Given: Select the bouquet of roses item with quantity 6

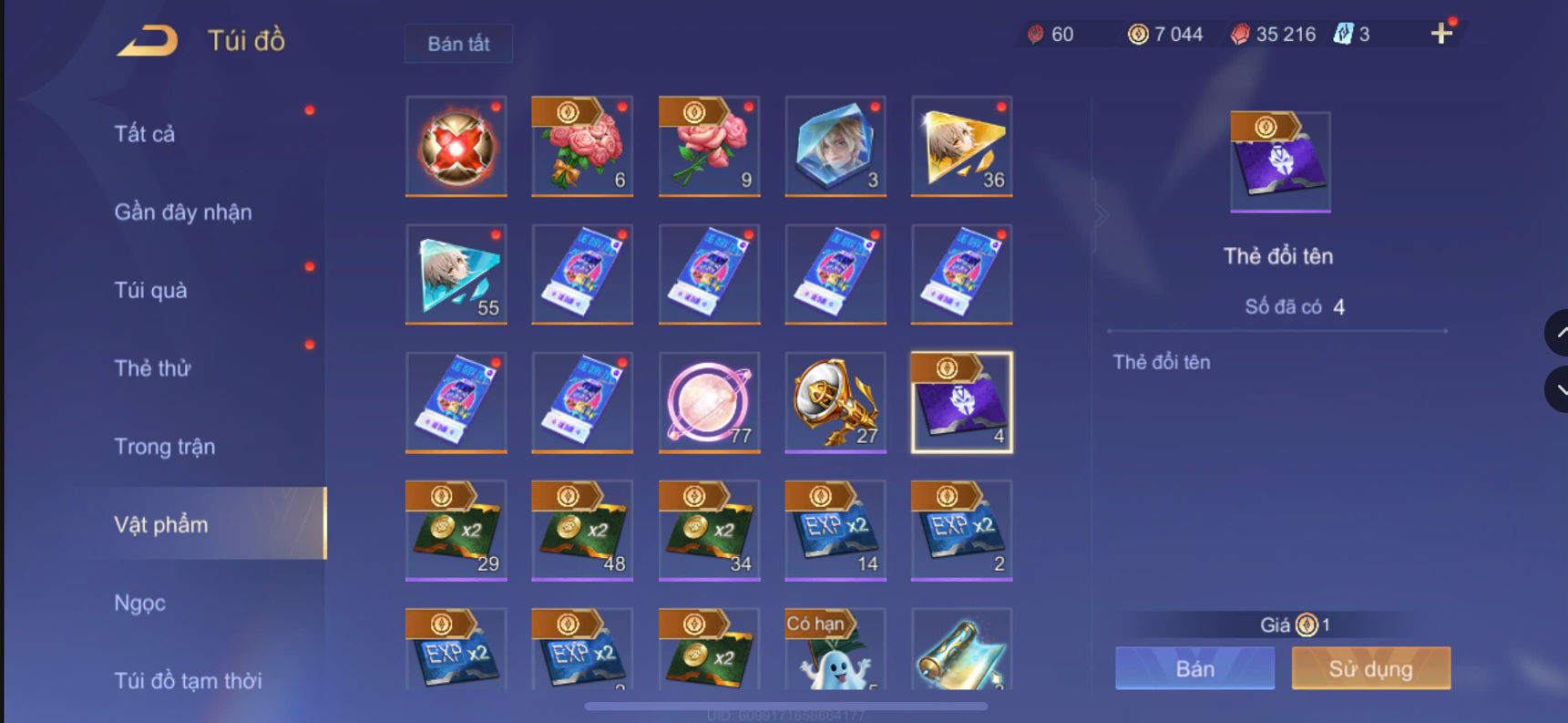Looking at the screenshot, I should [582, 146].
